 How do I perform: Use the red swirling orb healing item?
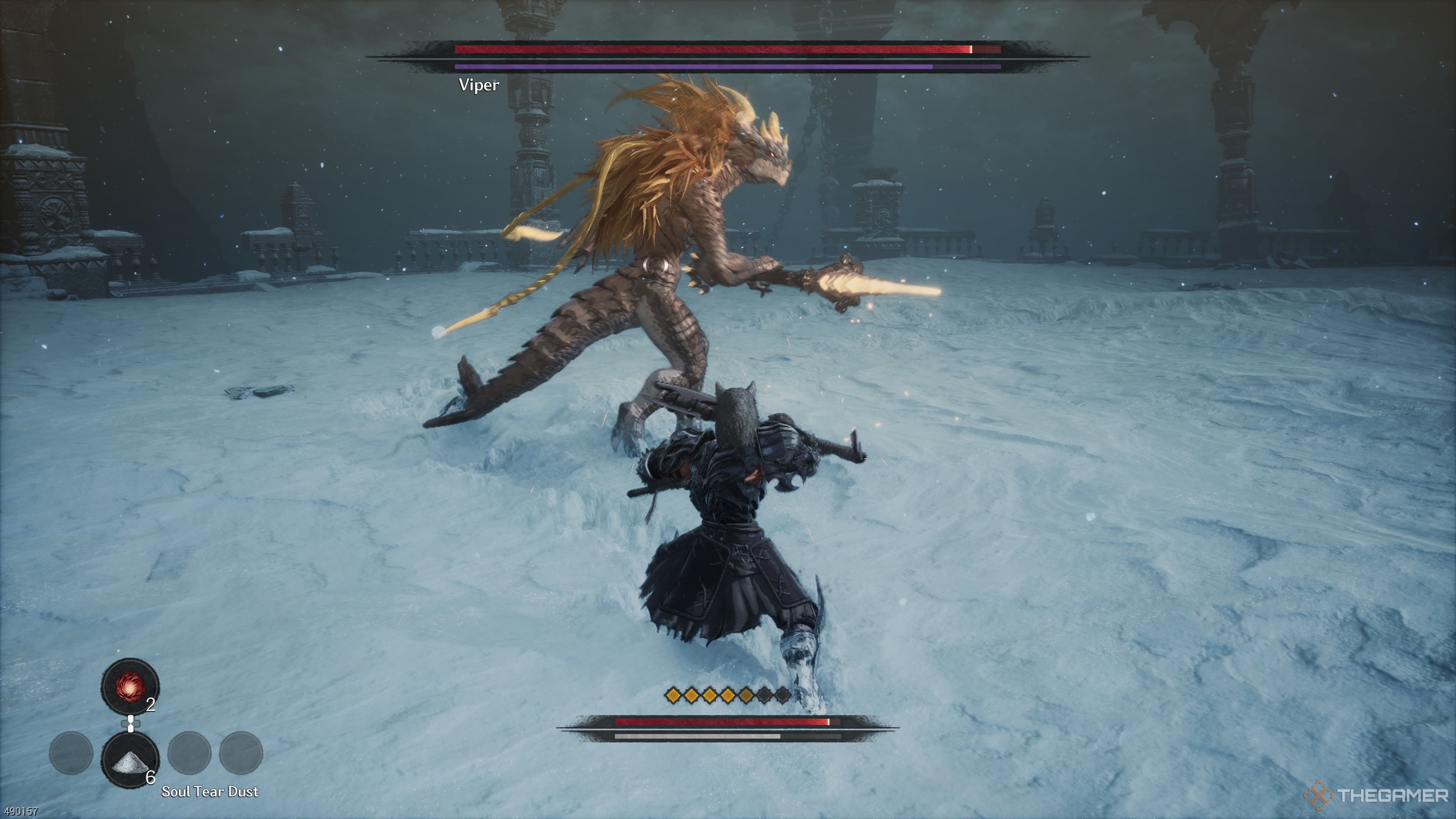point(130,686)
